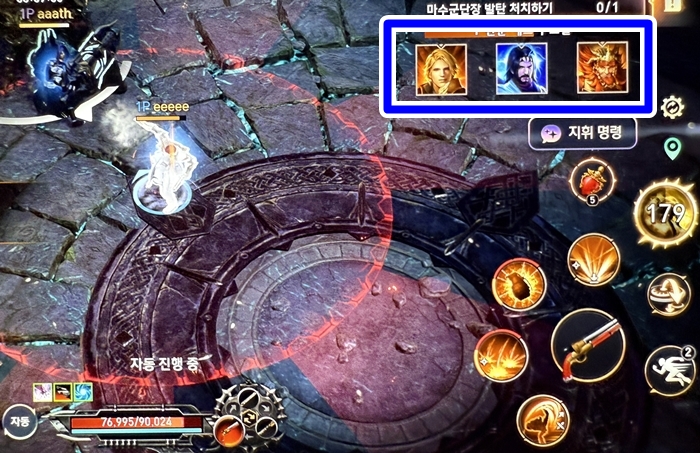Screen dimensions: 700x453
Task: Select the blonde hero portrait
Action: (440, 69)
